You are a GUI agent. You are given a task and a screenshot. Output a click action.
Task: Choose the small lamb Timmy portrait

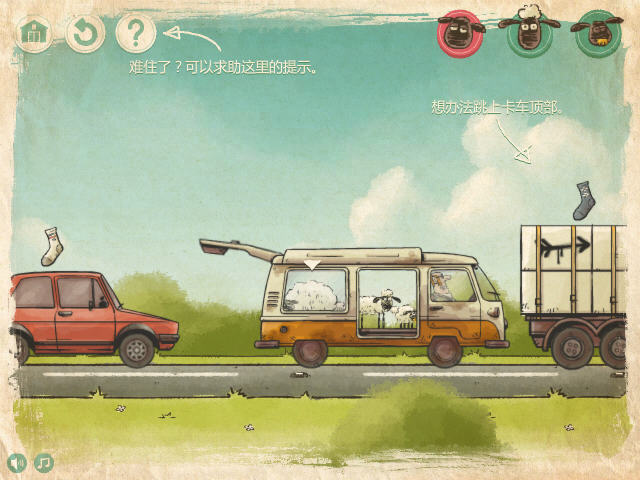[x=596, y=33]
